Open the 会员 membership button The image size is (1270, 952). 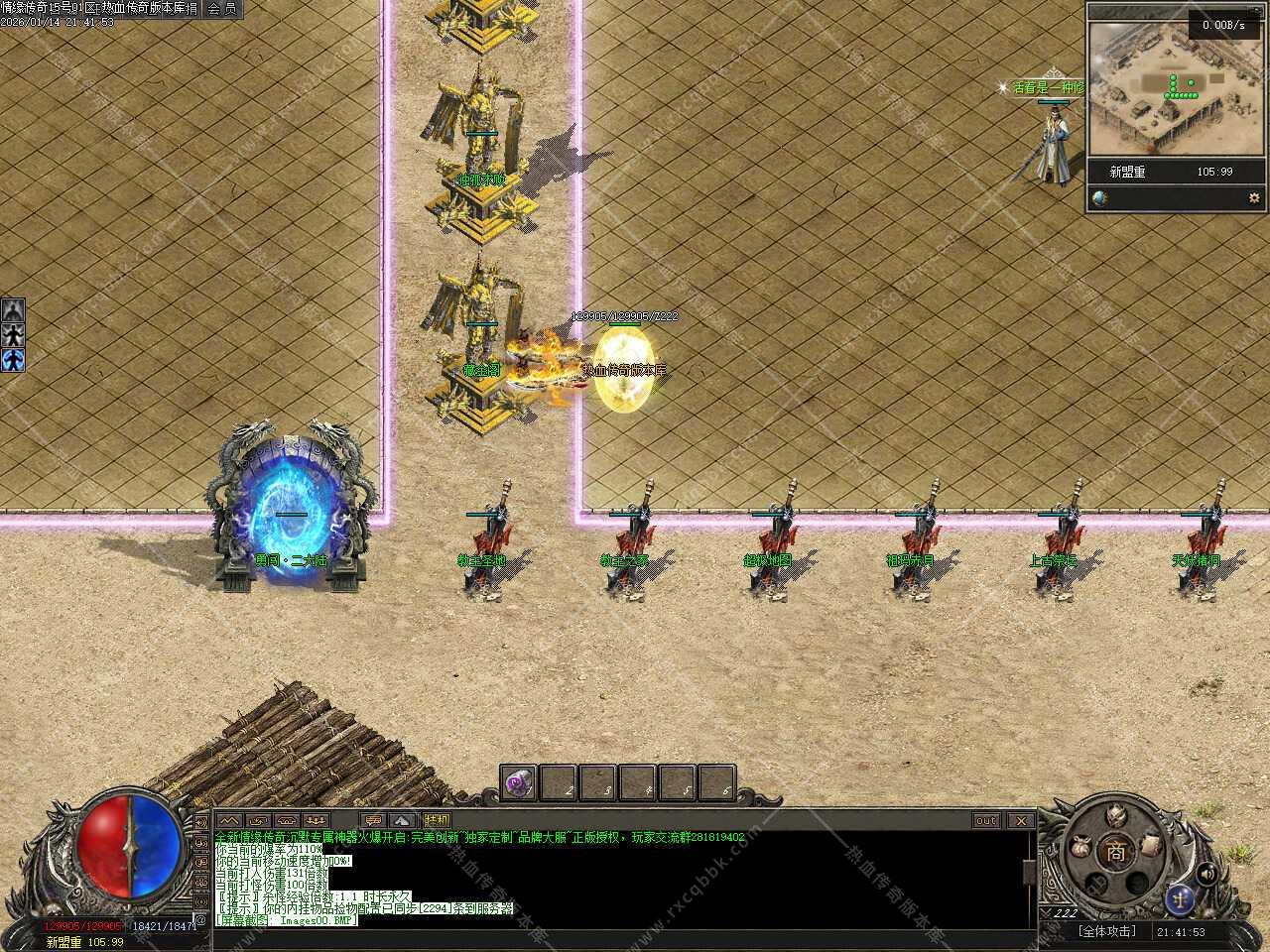pyautogui.click(x=221, y=9)
